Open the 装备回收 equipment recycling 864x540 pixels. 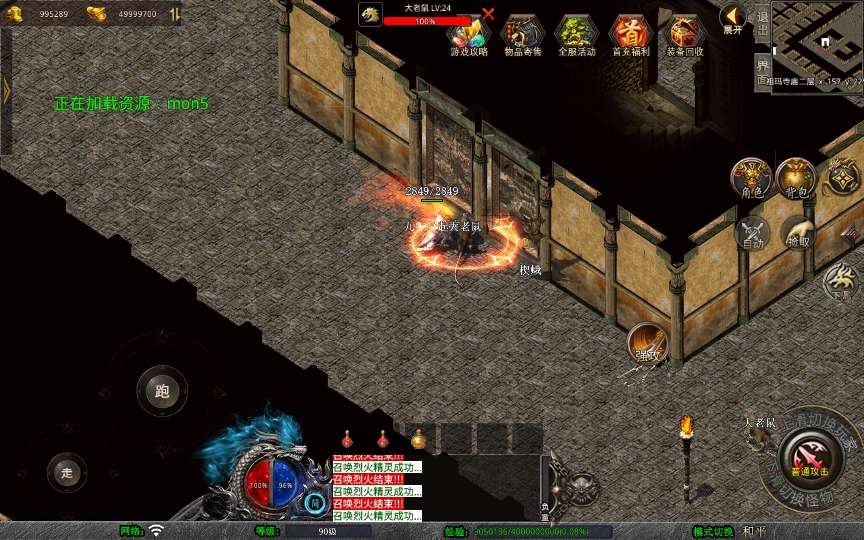[685, 36]
